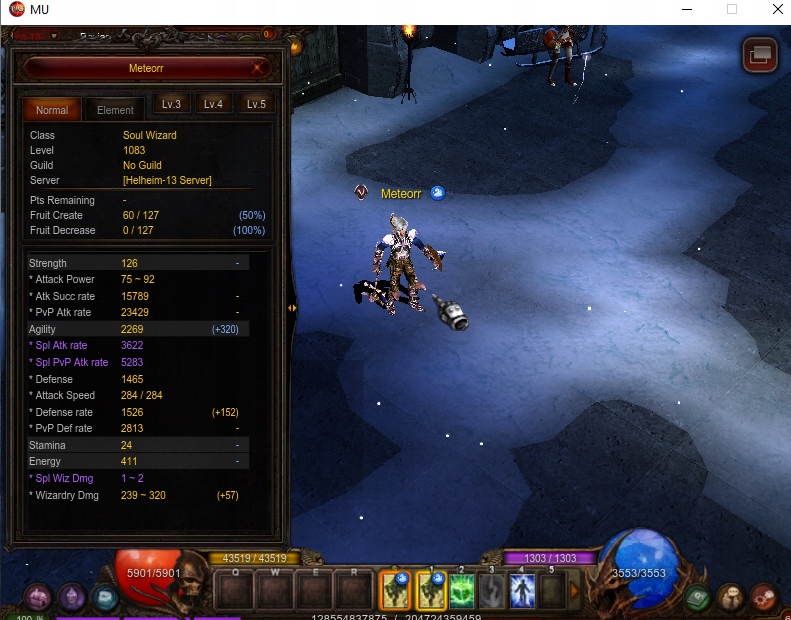The width and height of the screenshot is (791, 620).
Task: Click the red overlapping-windows button
Action: (760, 54)
